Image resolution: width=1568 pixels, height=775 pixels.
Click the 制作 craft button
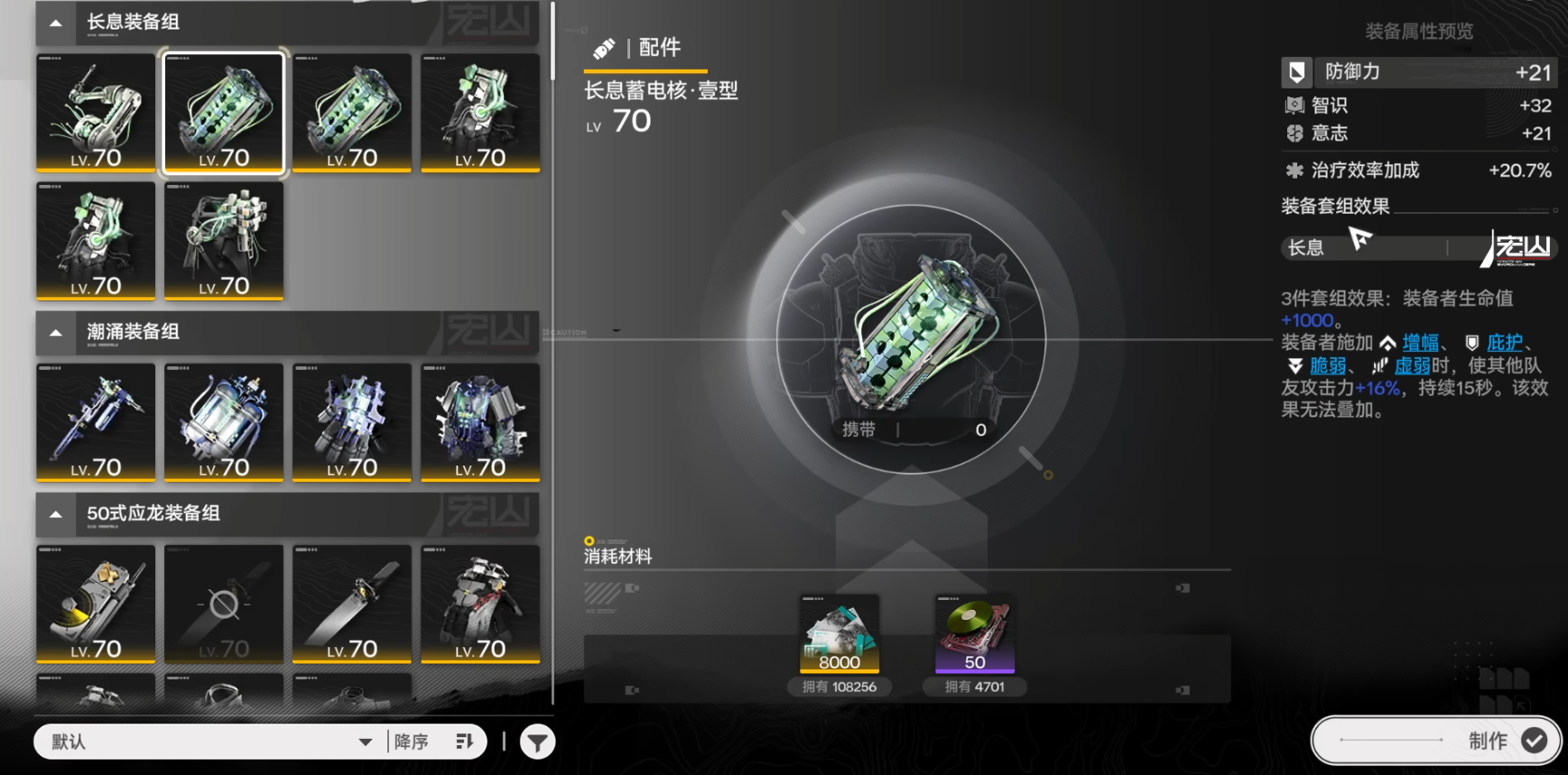1435,741
